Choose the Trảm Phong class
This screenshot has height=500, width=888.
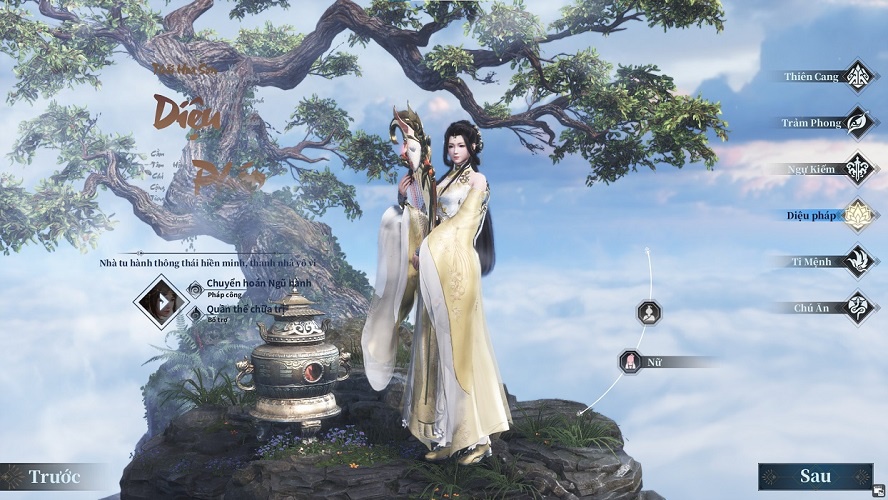[x=857, y=122]
